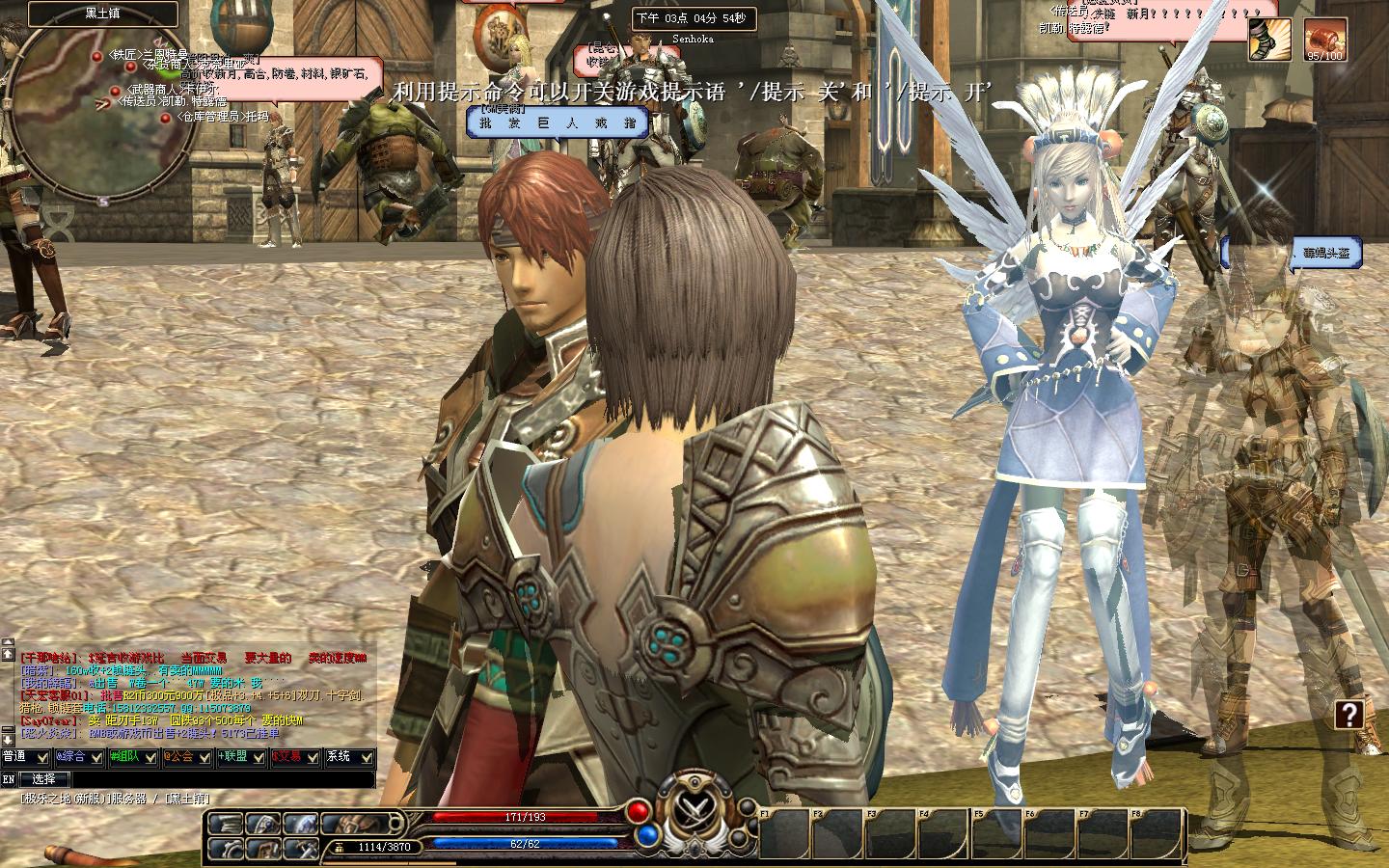Toggle the 系统 system chat filter

click(x=349, y=757)
